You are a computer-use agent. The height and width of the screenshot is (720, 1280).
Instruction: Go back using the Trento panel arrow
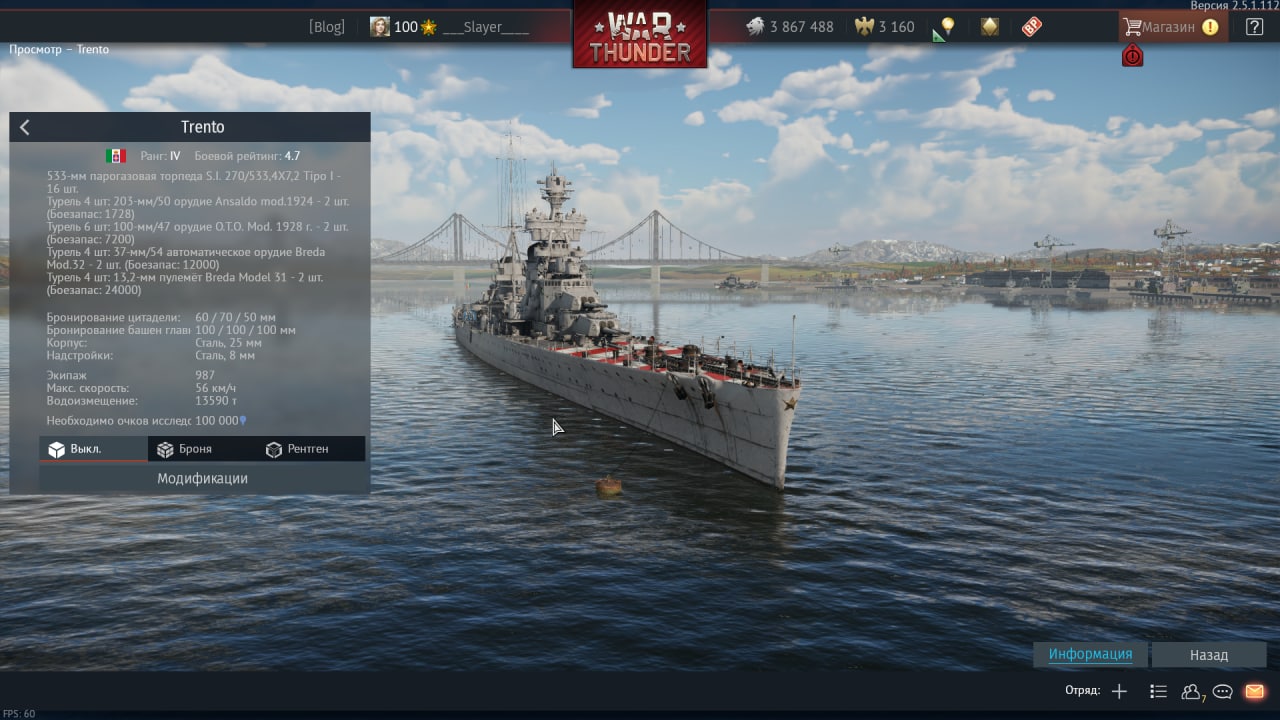pos(25,127)
